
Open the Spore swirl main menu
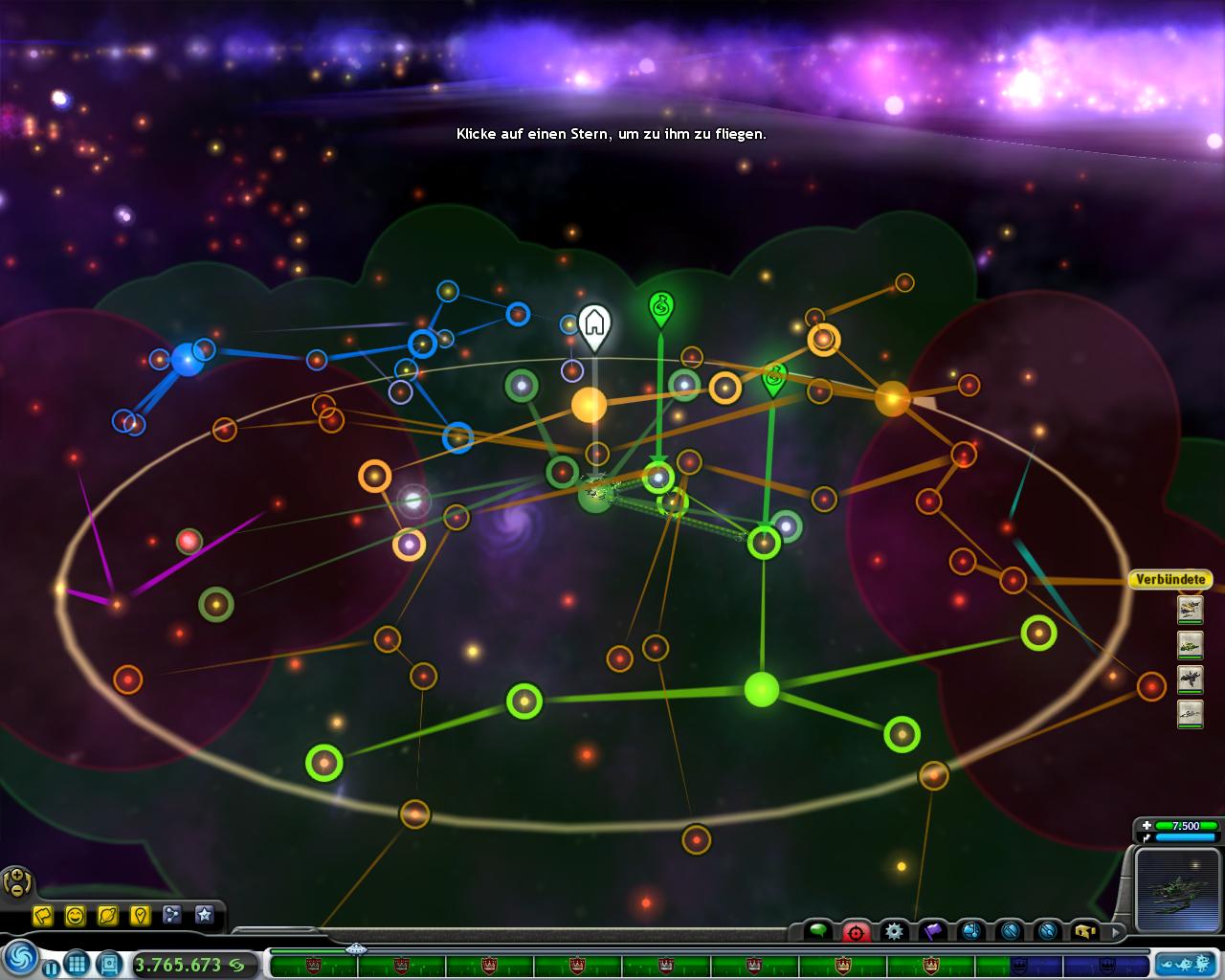click(x=20, y=957)
